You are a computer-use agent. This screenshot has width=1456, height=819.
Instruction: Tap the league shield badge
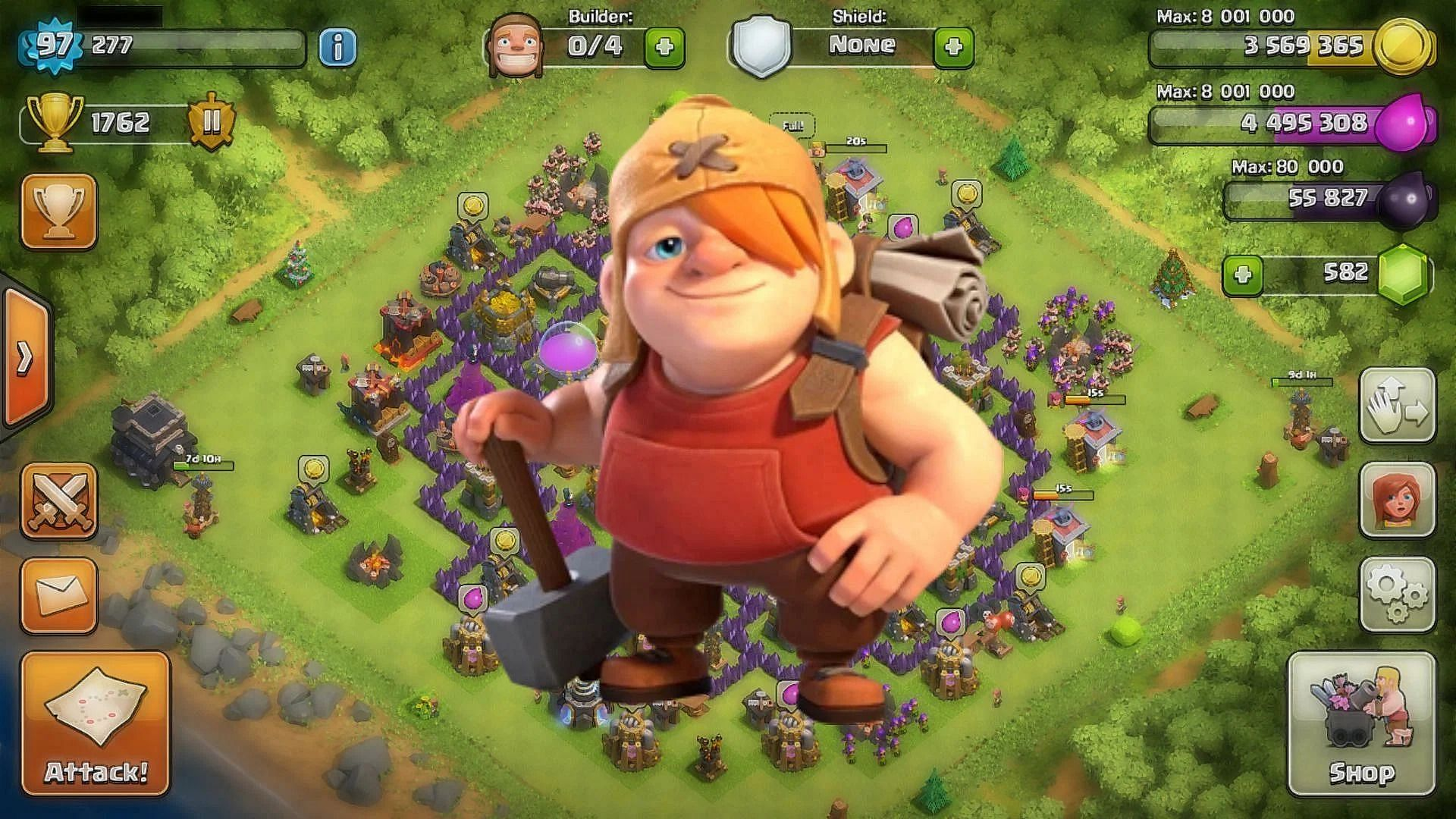pyautogui.click(x=212, y=123)
